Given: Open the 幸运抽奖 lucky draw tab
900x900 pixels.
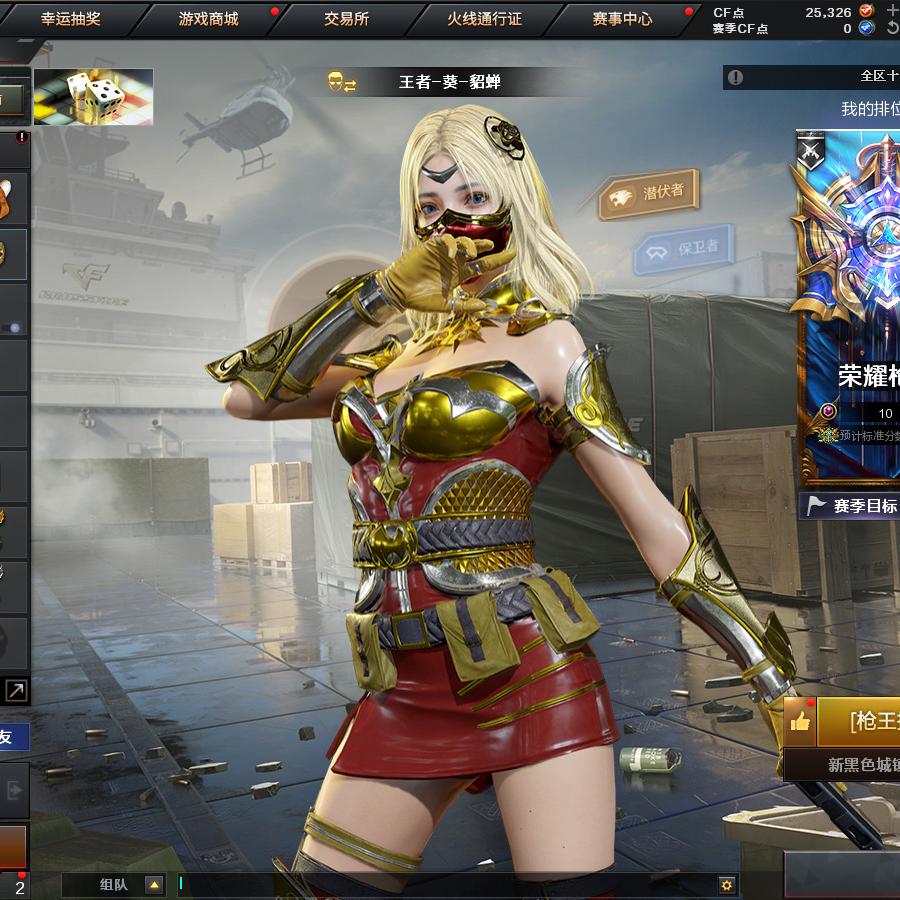Looking at the screenshot, I should tap(70, 19).
